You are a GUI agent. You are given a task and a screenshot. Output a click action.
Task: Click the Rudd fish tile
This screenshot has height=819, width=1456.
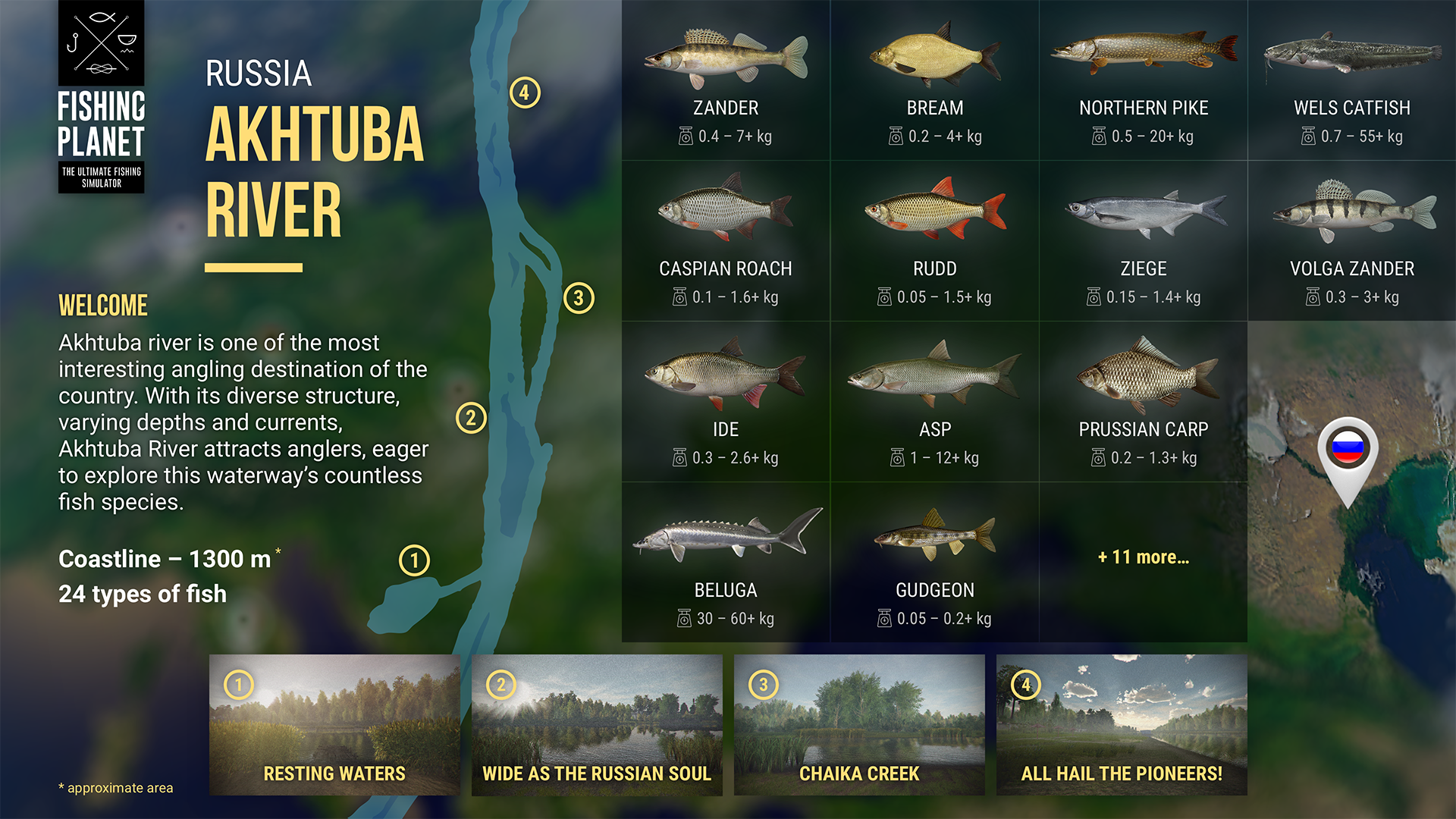pos(934,241)
